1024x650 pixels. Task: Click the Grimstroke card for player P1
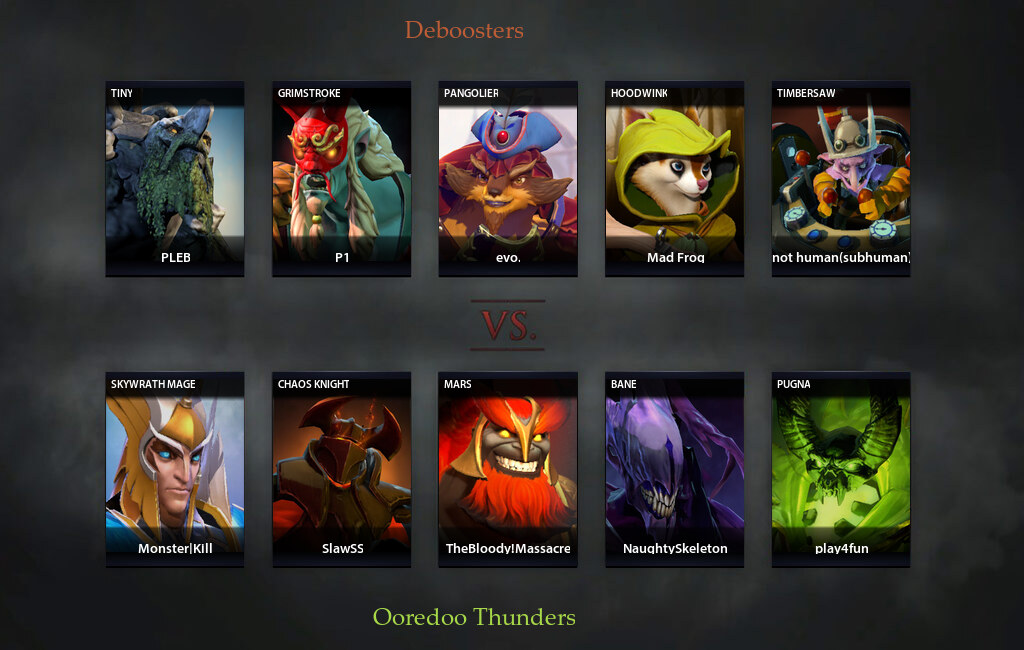[342, 178]
